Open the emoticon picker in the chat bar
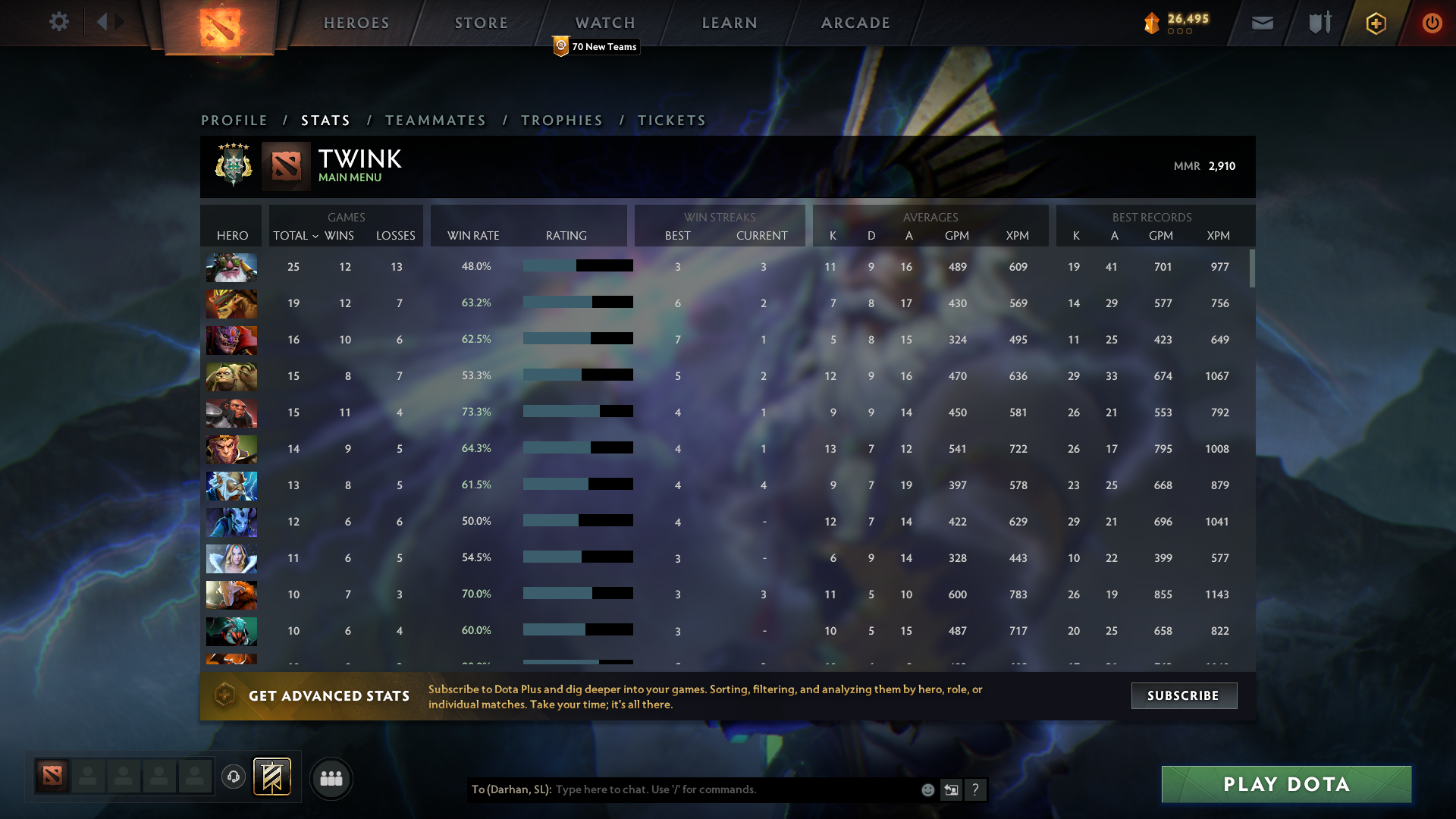Screen dimensions: 1456x819 click(927, 789)
